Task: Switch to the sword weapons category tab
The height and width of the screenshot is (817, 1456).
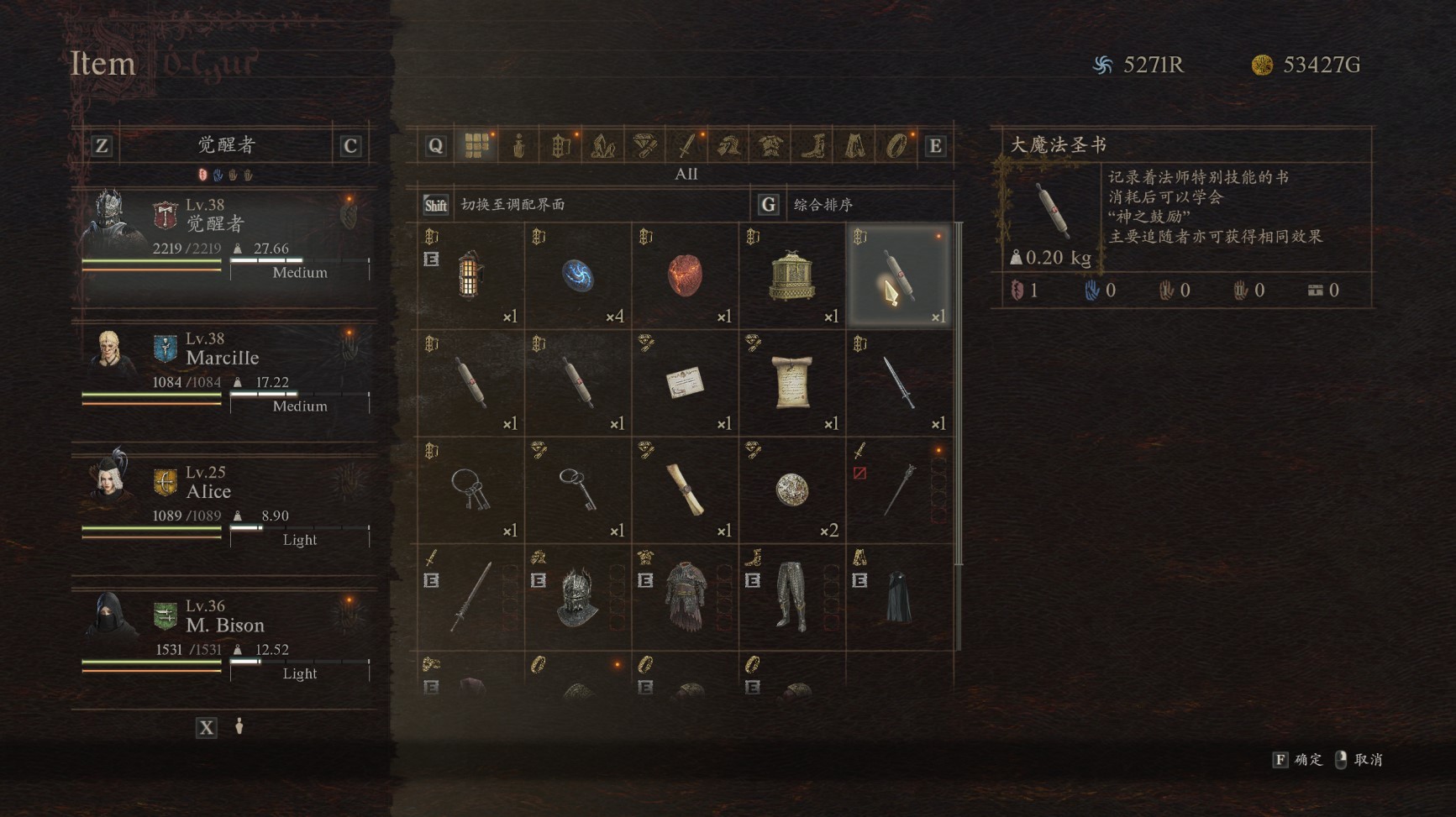Action: pyautogui.click(x=686, y=146)
